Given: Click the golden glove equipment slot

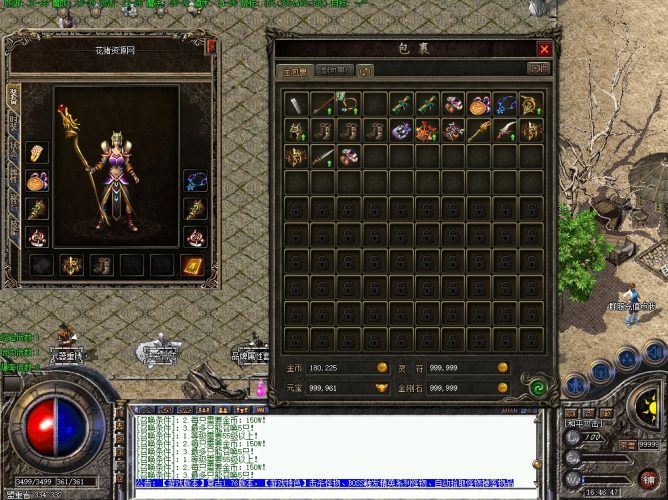Looking at the screenshot, I should 37,153.
